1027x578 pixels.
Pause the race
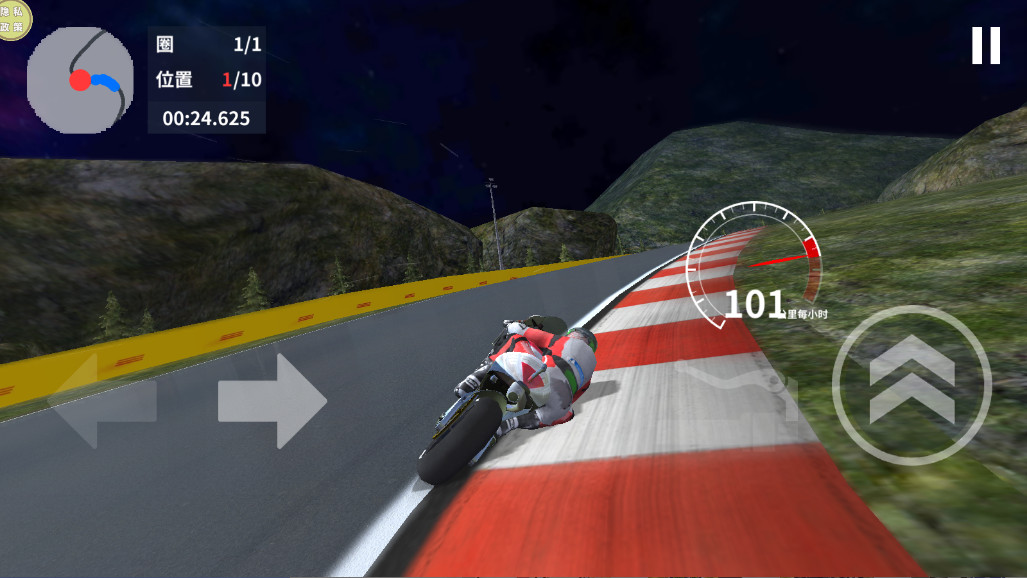click(985, 46)
